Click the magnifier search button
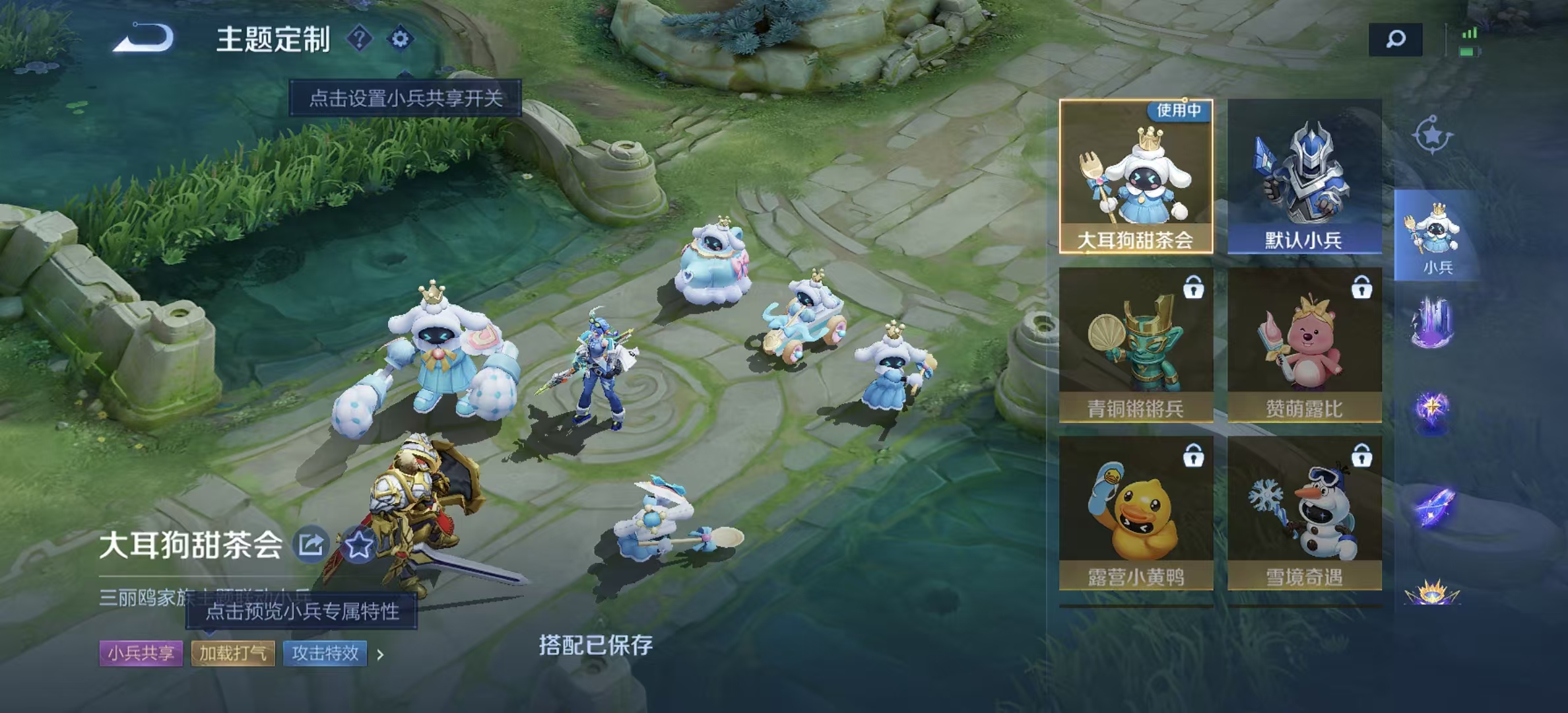The image size is (1568, 713). (x=1395, y=40)
